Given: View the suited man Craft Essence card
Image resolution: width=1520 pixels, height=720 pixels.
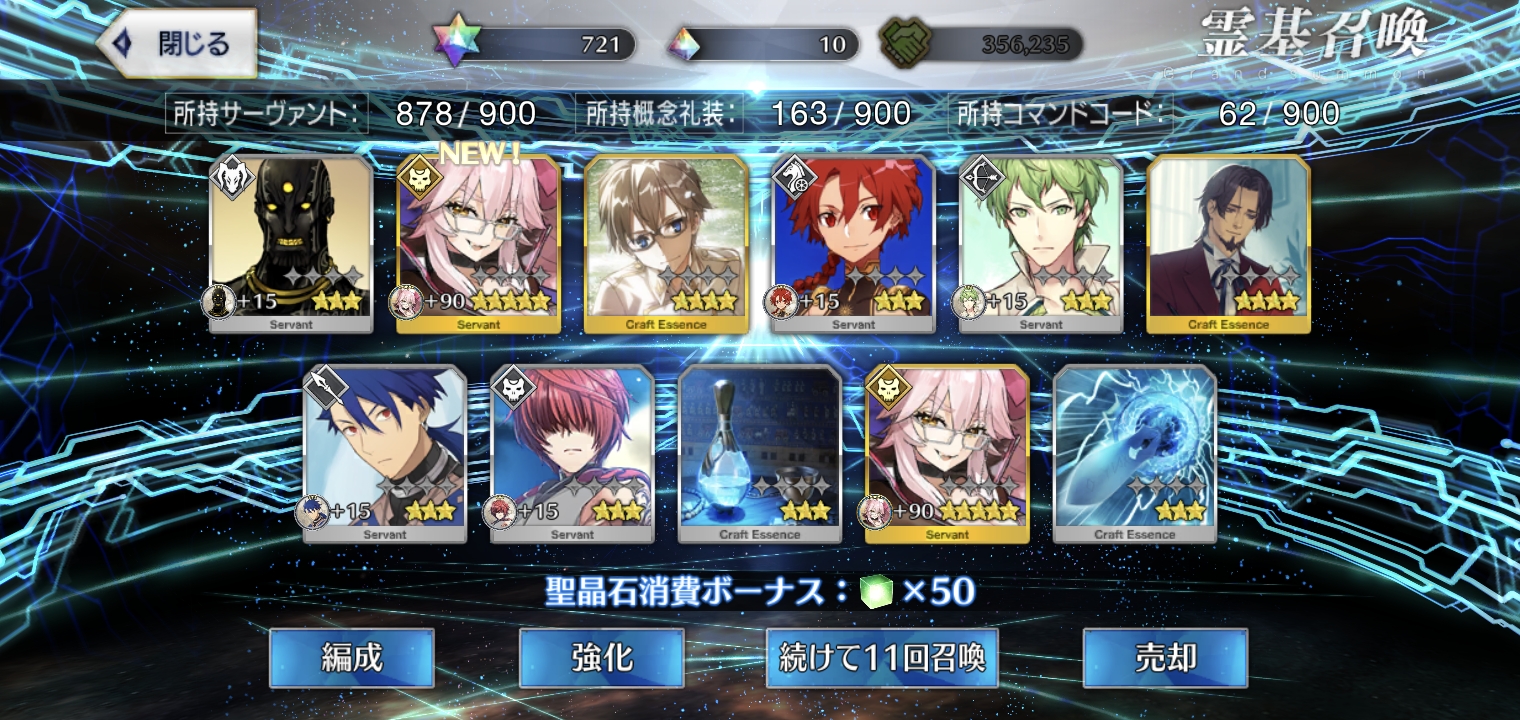Looking at the screenshot, I should pos(1228,243).
